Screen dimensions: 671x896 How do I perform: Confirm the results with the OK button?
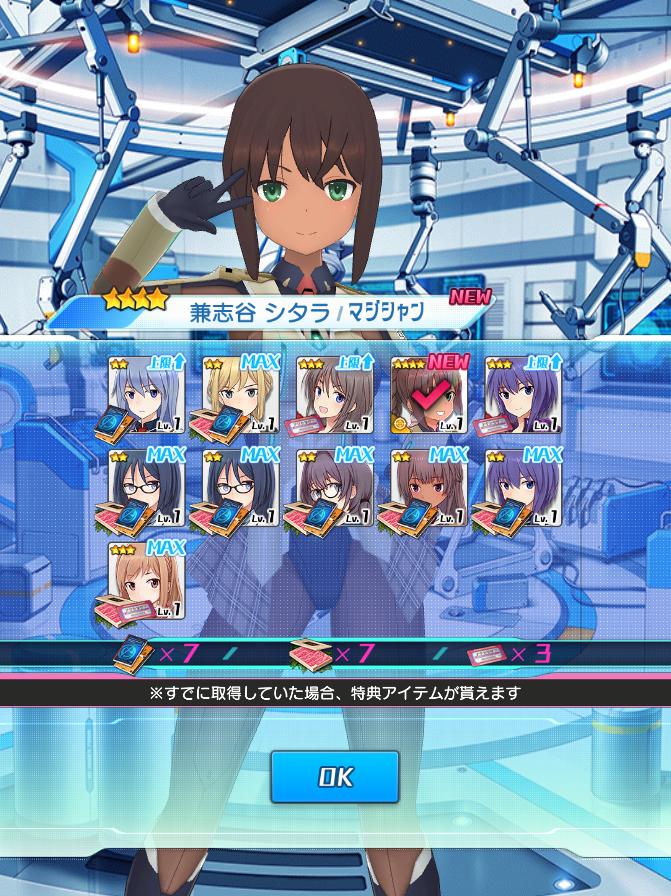[x=334, y=776]
